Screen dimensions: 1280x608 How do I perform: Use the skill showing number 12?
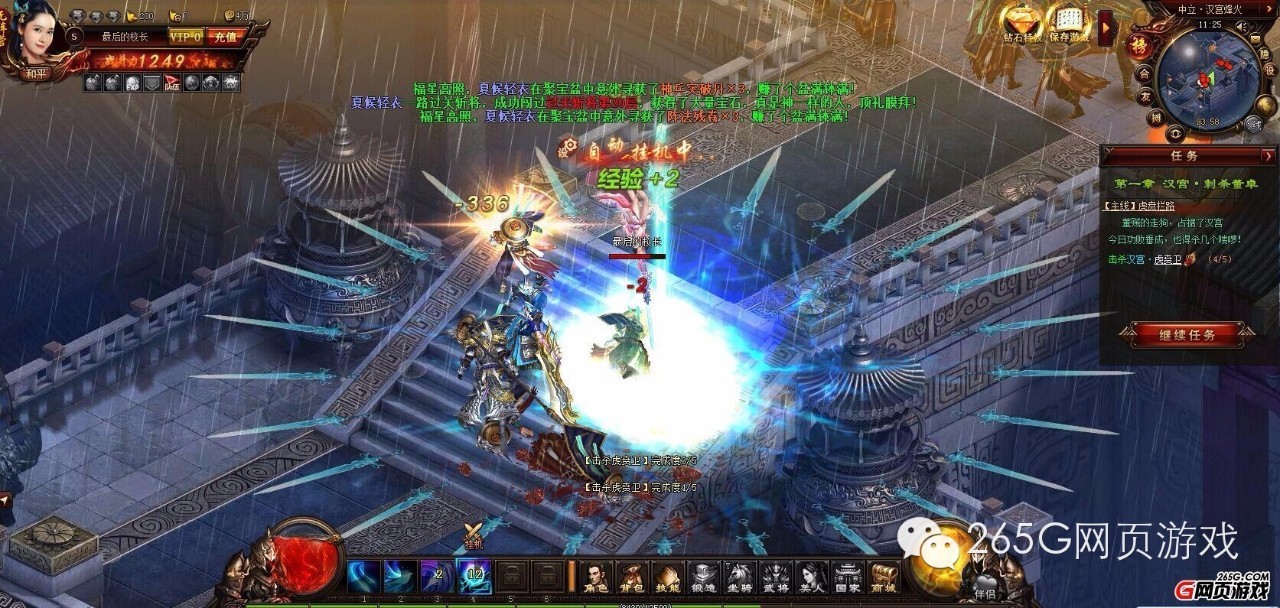click(474, 577)
